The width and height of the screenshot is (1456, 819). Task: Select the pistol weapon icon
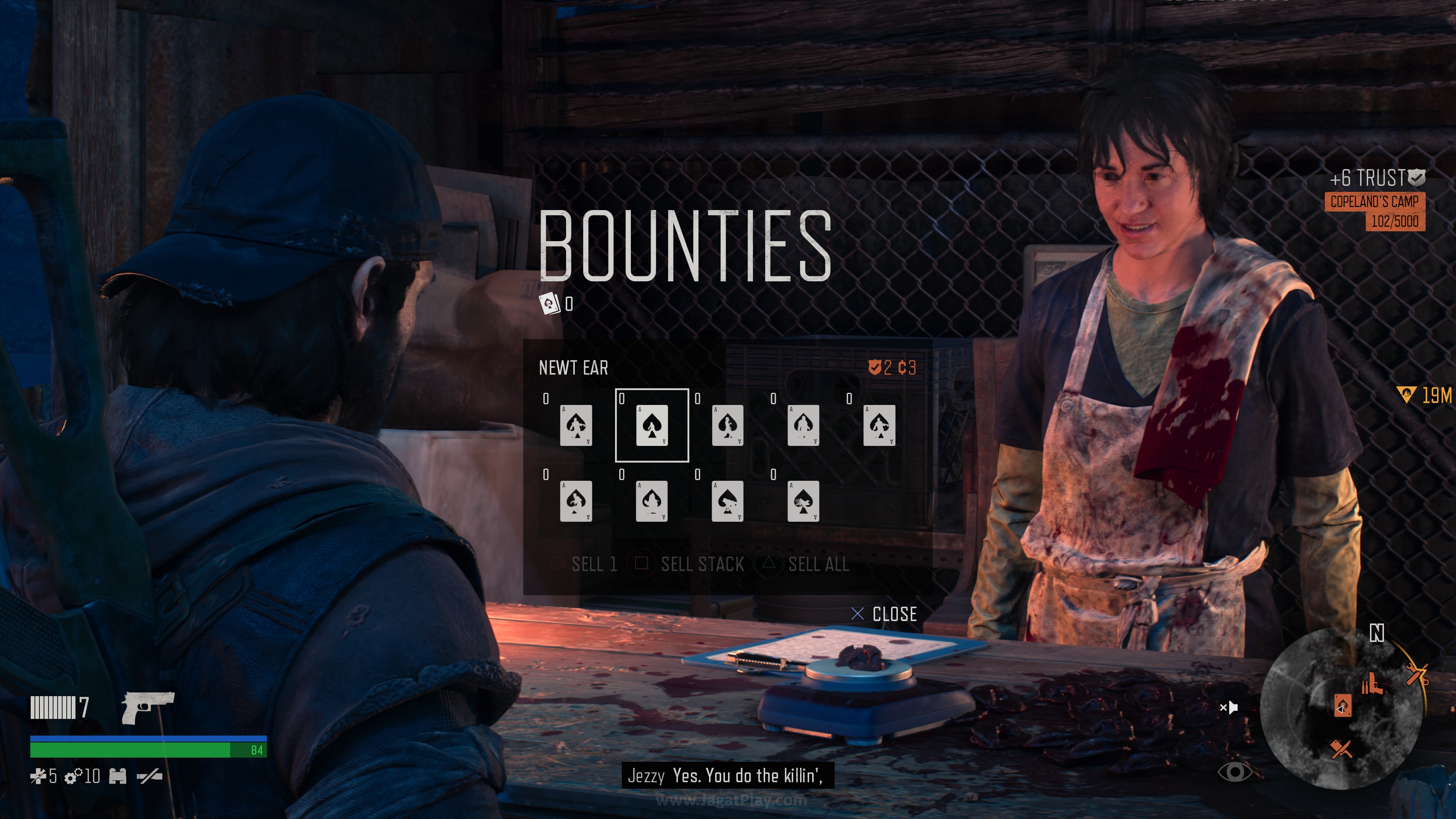(x=148, y=706)
